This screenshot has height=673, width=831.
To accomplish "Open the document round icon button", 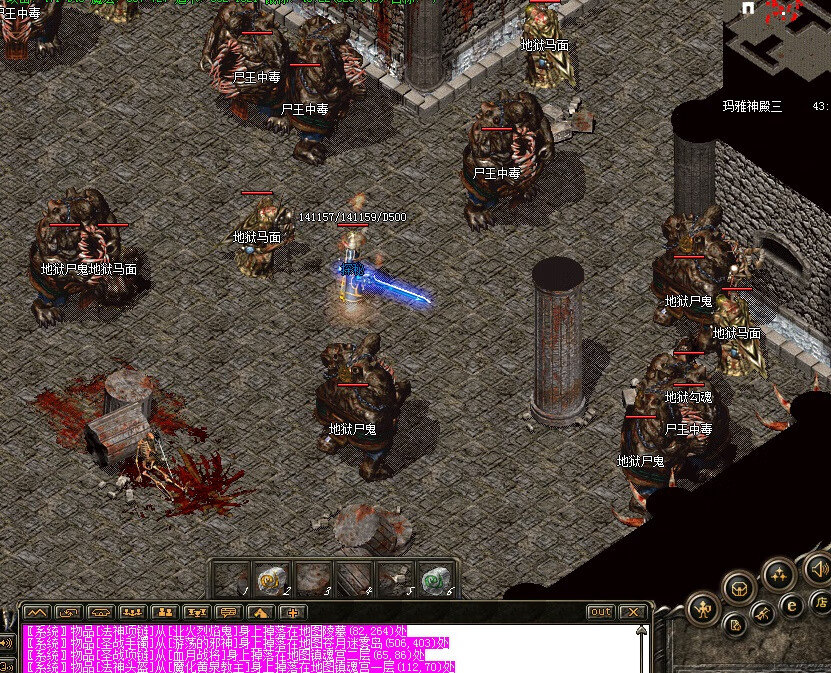I will [735, 626].
